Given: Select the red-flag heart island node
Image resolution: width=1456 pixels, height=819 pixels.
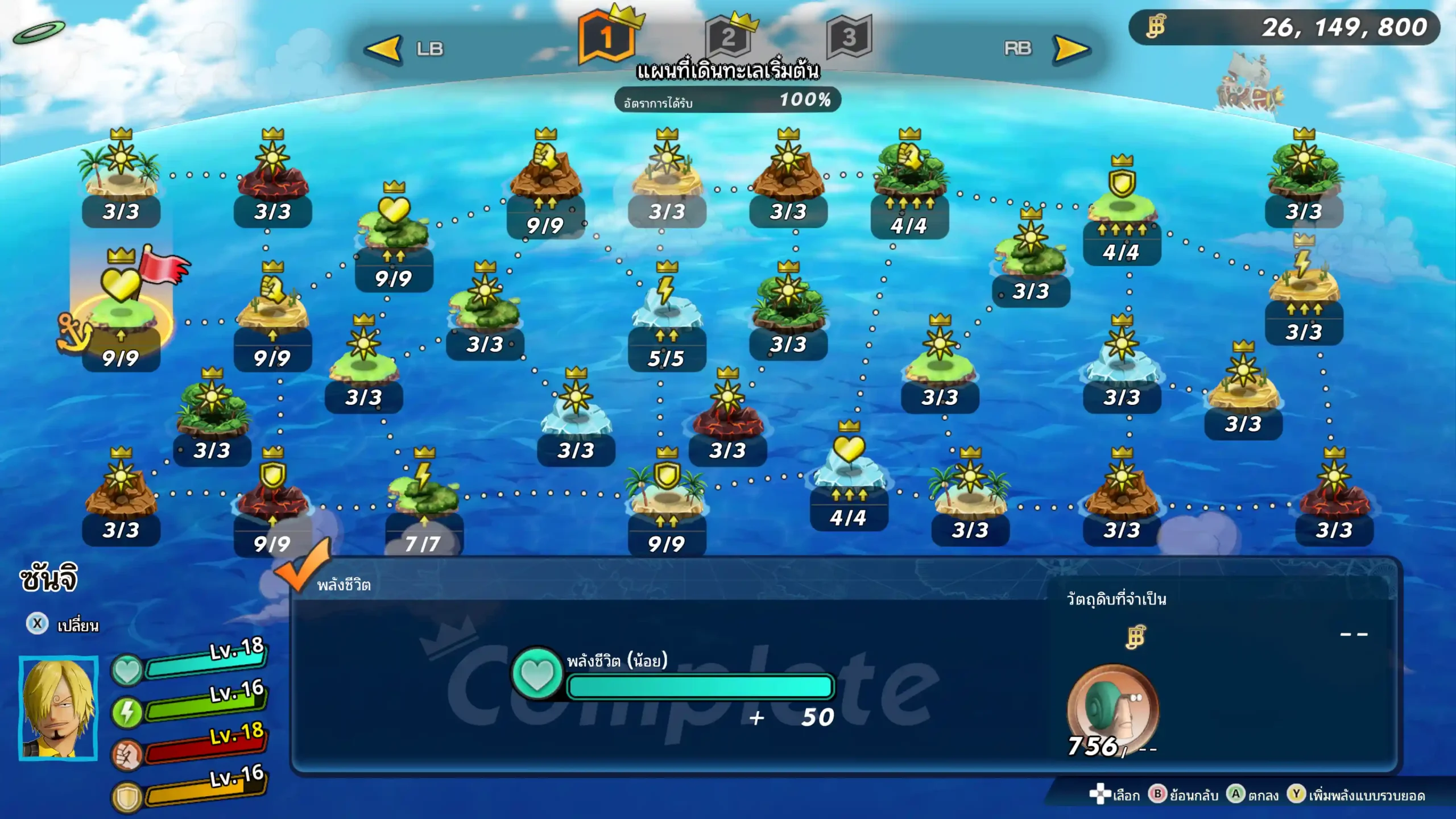Looking at the screenshot, I should click(x=121, y=307).
